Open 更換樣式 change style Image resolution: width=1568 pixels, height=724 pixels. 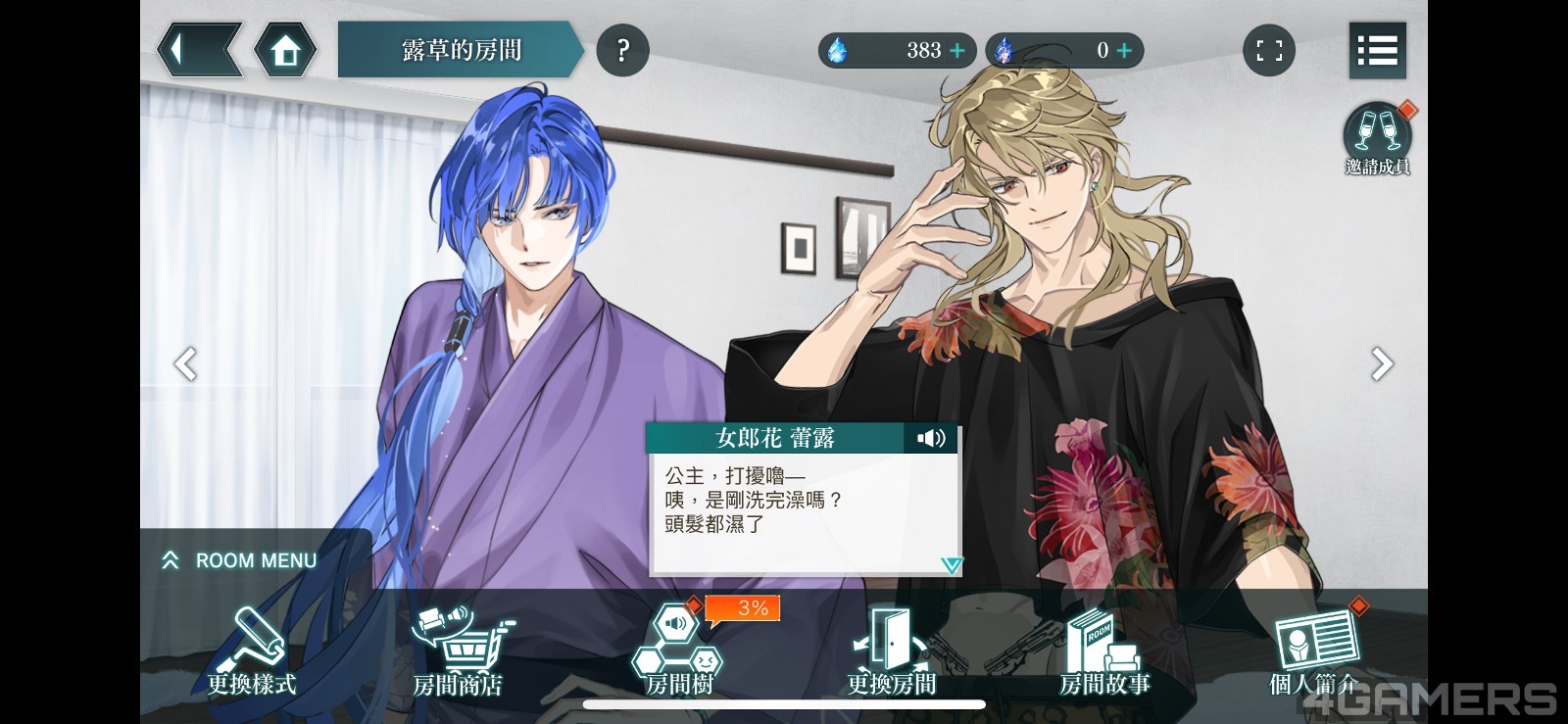point(252,652)
